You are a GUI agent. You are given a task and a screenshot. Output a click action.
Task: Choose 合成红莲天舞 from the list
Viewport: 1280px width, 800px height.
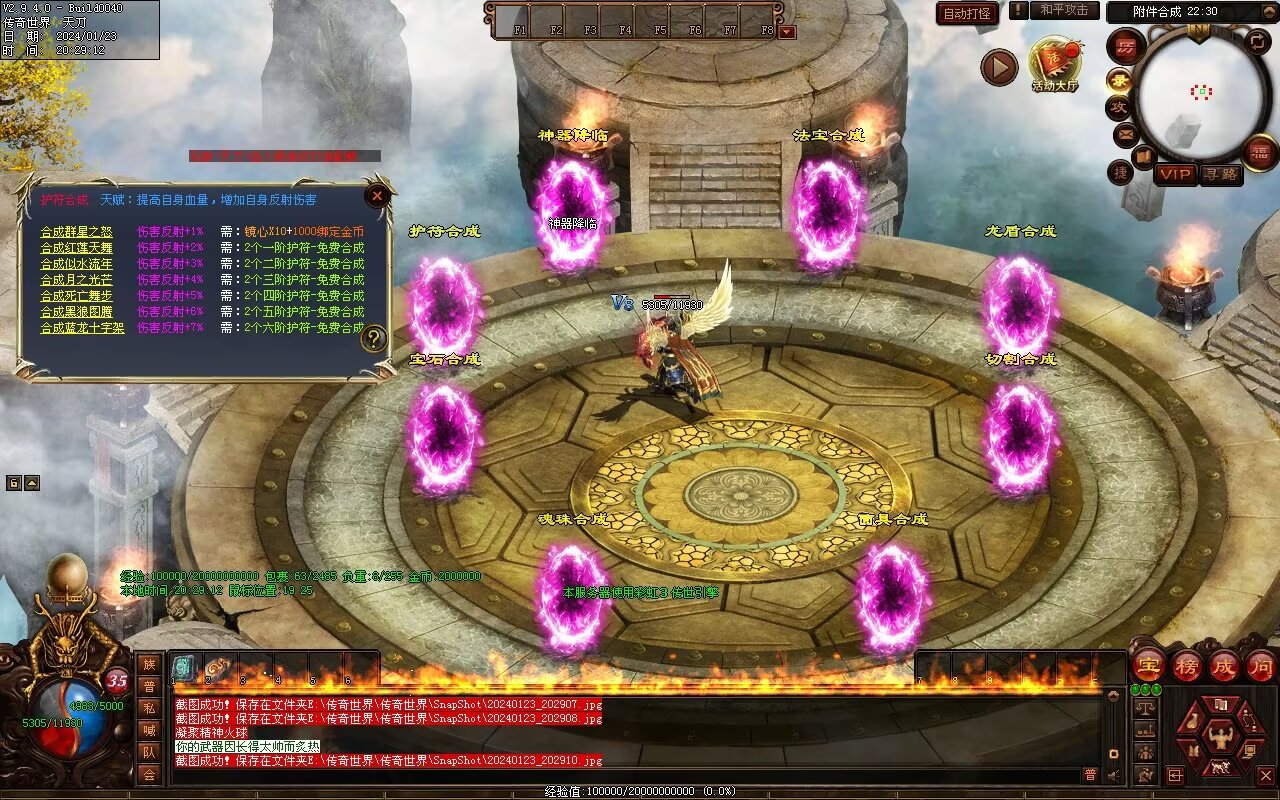point(76,248)
